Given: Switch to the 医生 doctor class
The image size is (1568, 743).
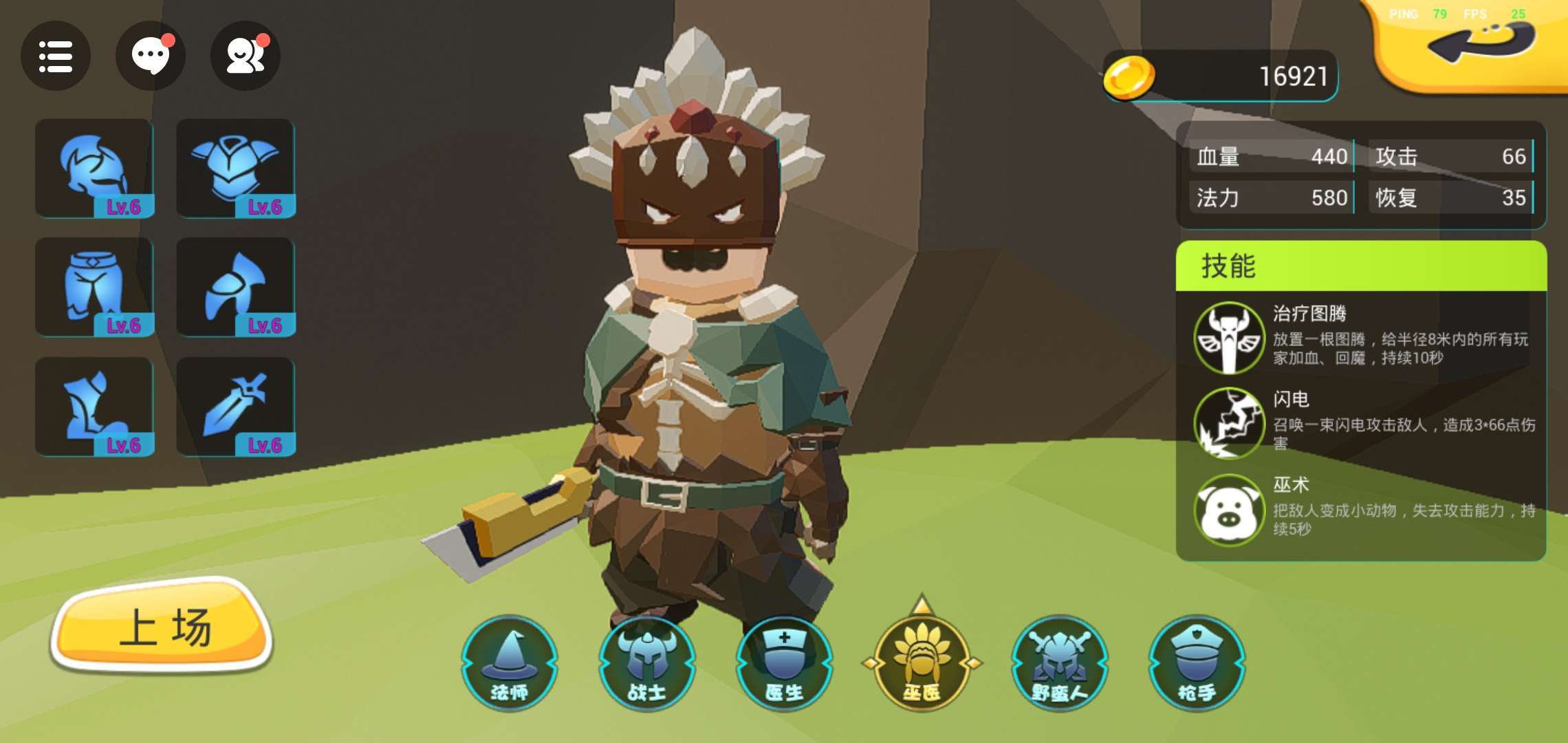Looking at the screenshot, I should pos(785,663).
